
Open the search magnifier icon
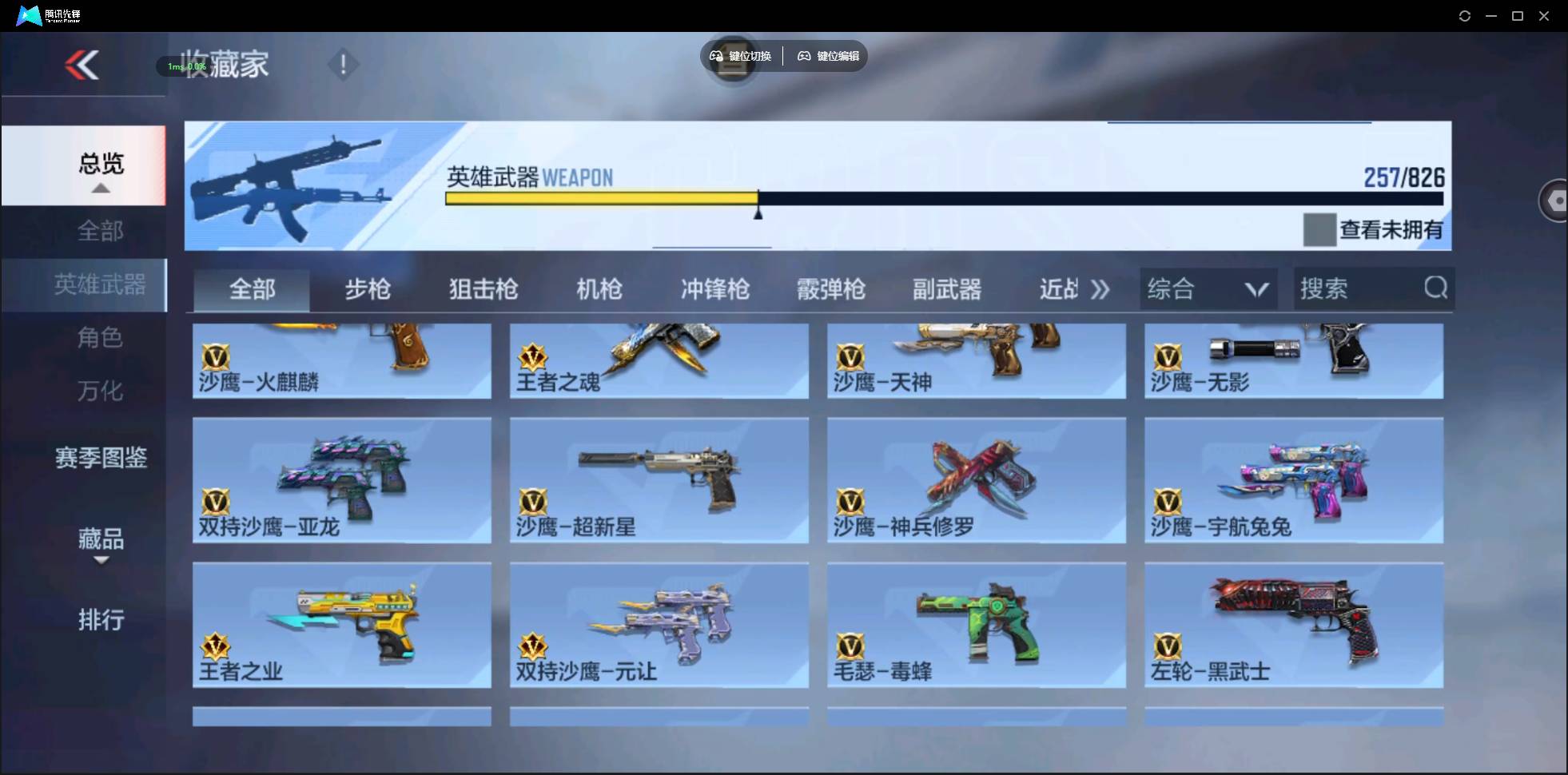tap(1436, 288)
